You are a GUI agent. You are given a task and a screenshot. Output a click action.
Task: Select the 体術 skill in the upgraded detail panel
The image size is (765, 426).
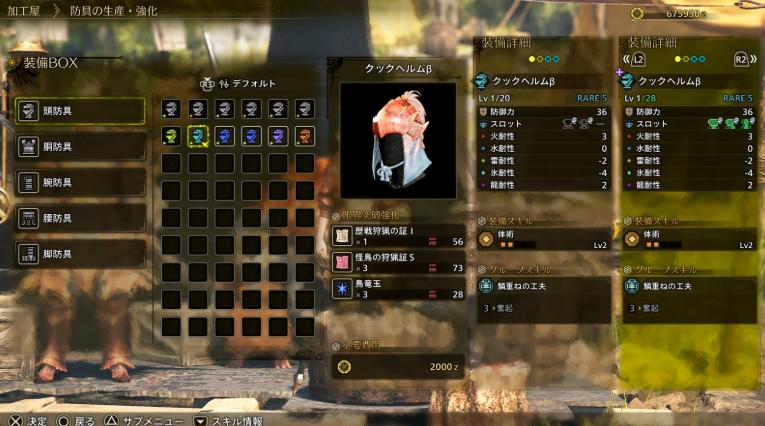click(690, 239)
